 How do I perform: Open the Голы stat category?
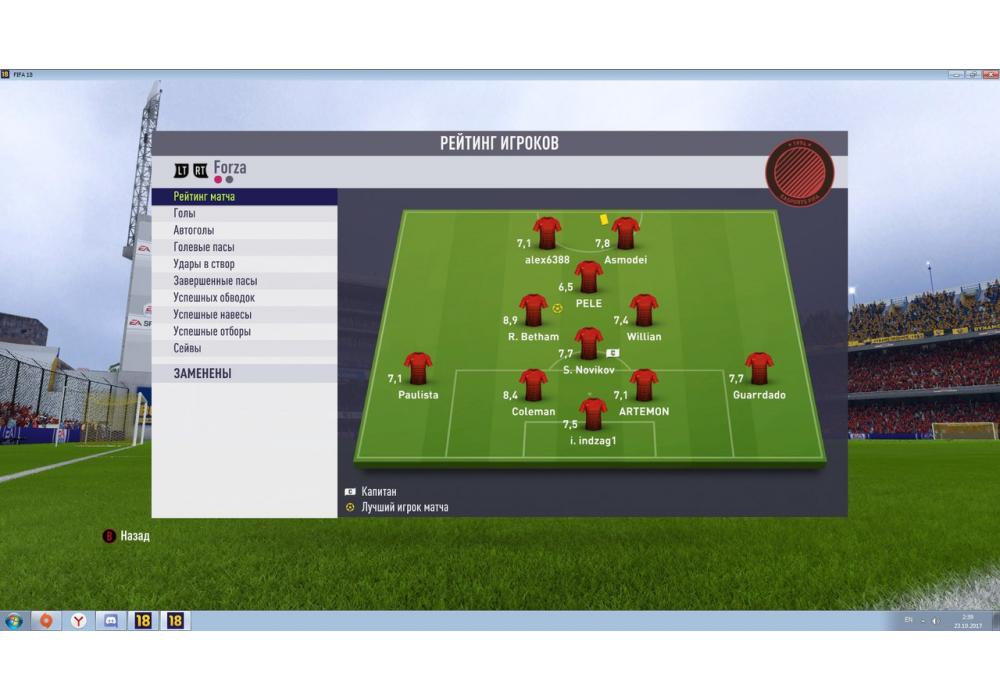point(243,214)
